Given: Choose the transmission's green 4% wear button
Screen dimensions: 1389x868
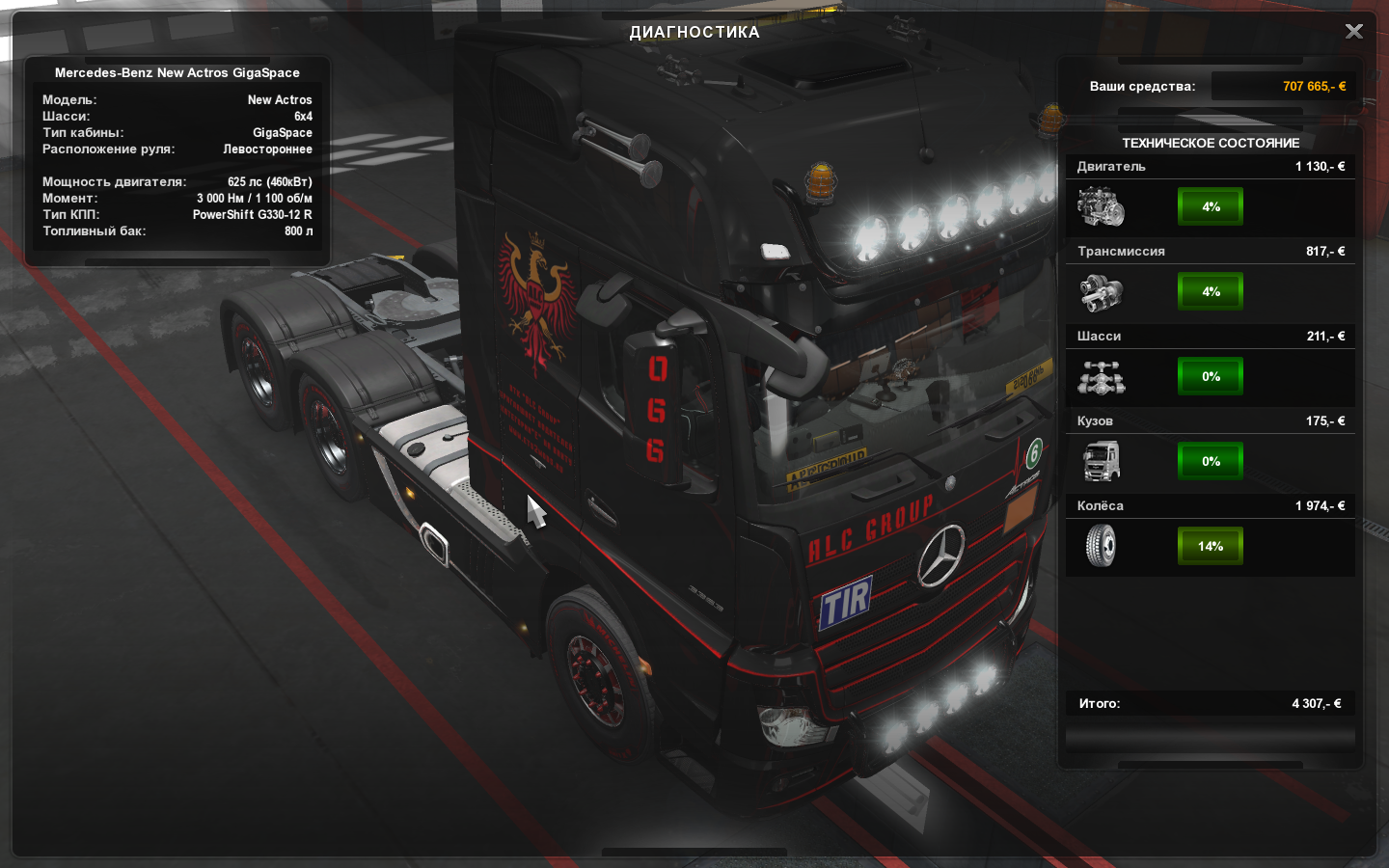Looking at the screenshot, I should (x=1211, y=291).
